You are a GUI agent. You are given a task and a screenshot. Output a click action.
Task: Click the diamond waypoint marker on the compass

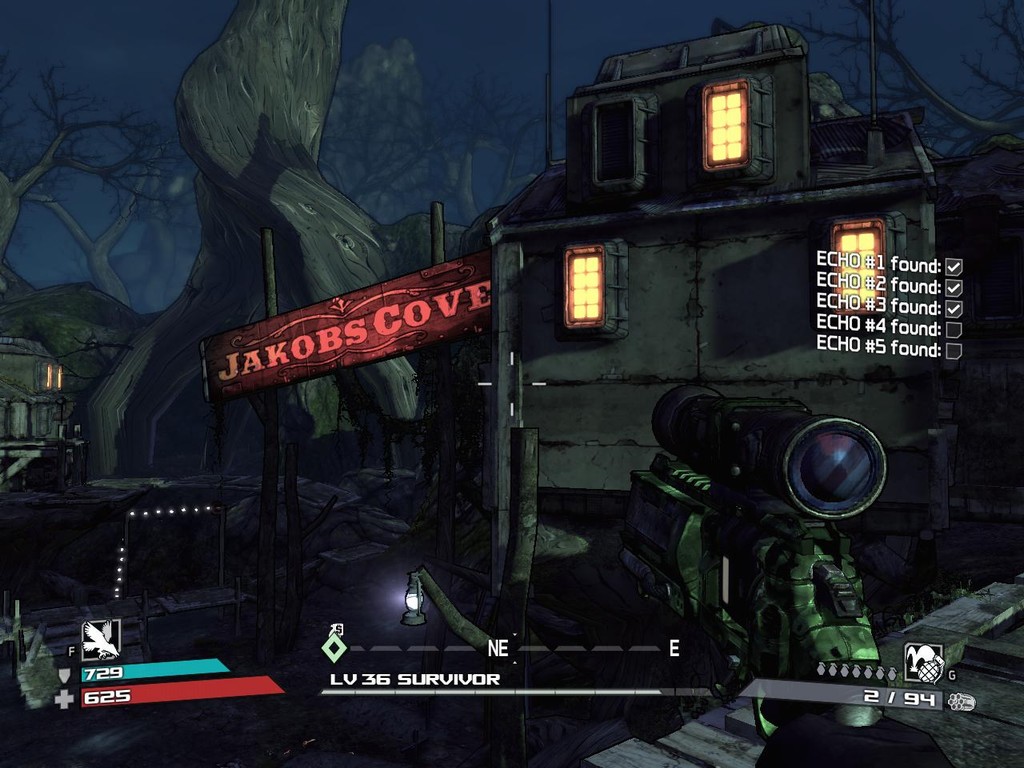(334, 647)
